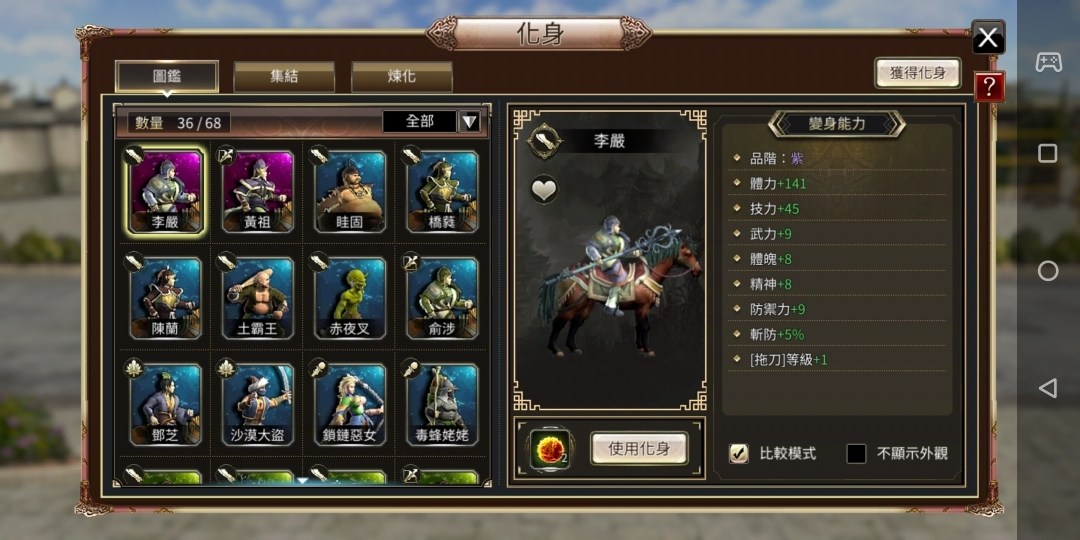Open the 全部 filter dropdown
The width and height of the screenshot is (1080, 540).
point(469,122)
